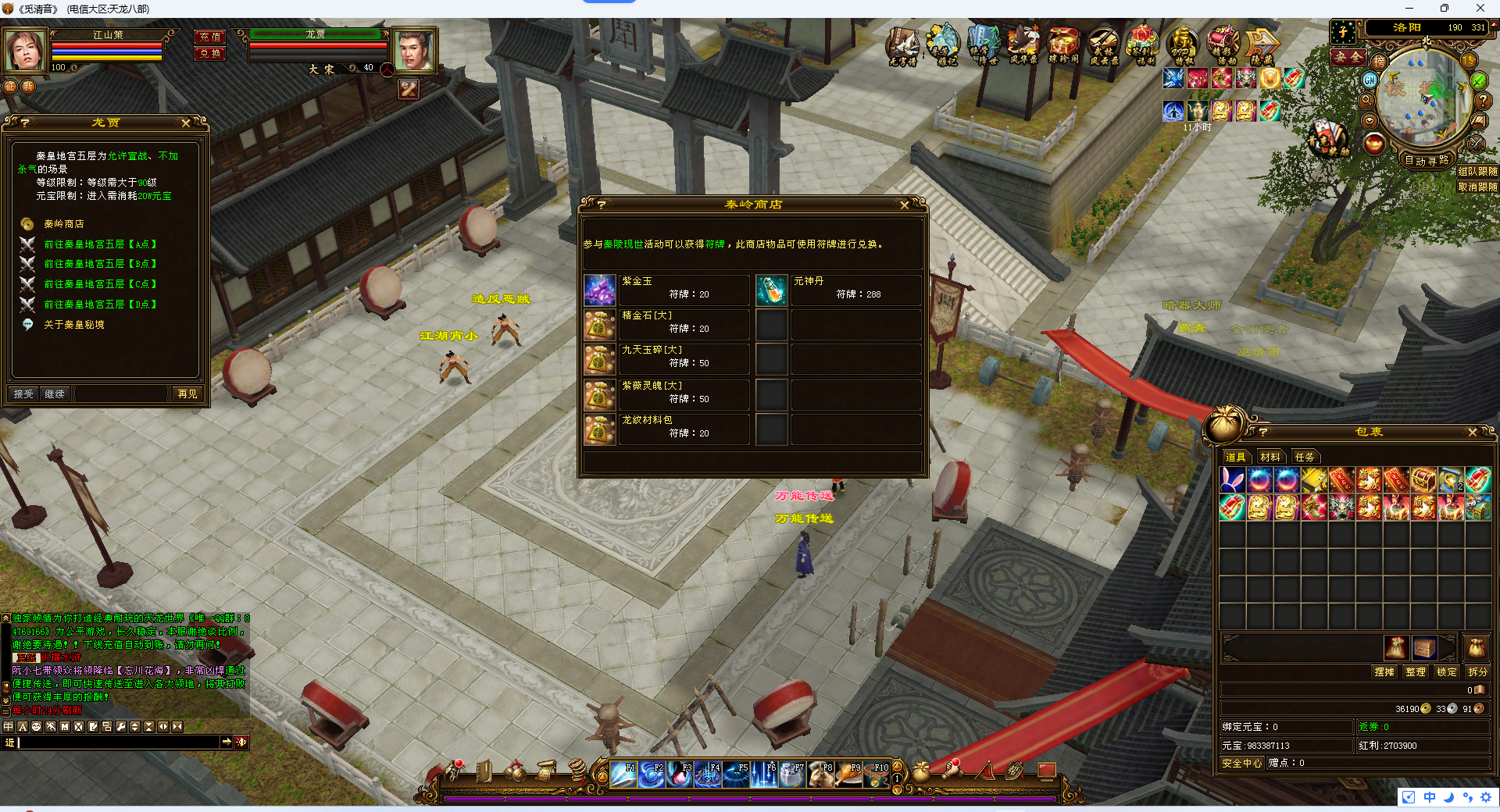The image size is (1500, 812).
Task: Activate the 自动寻路 auto-pathfinding button
Action: [1427, 161]
